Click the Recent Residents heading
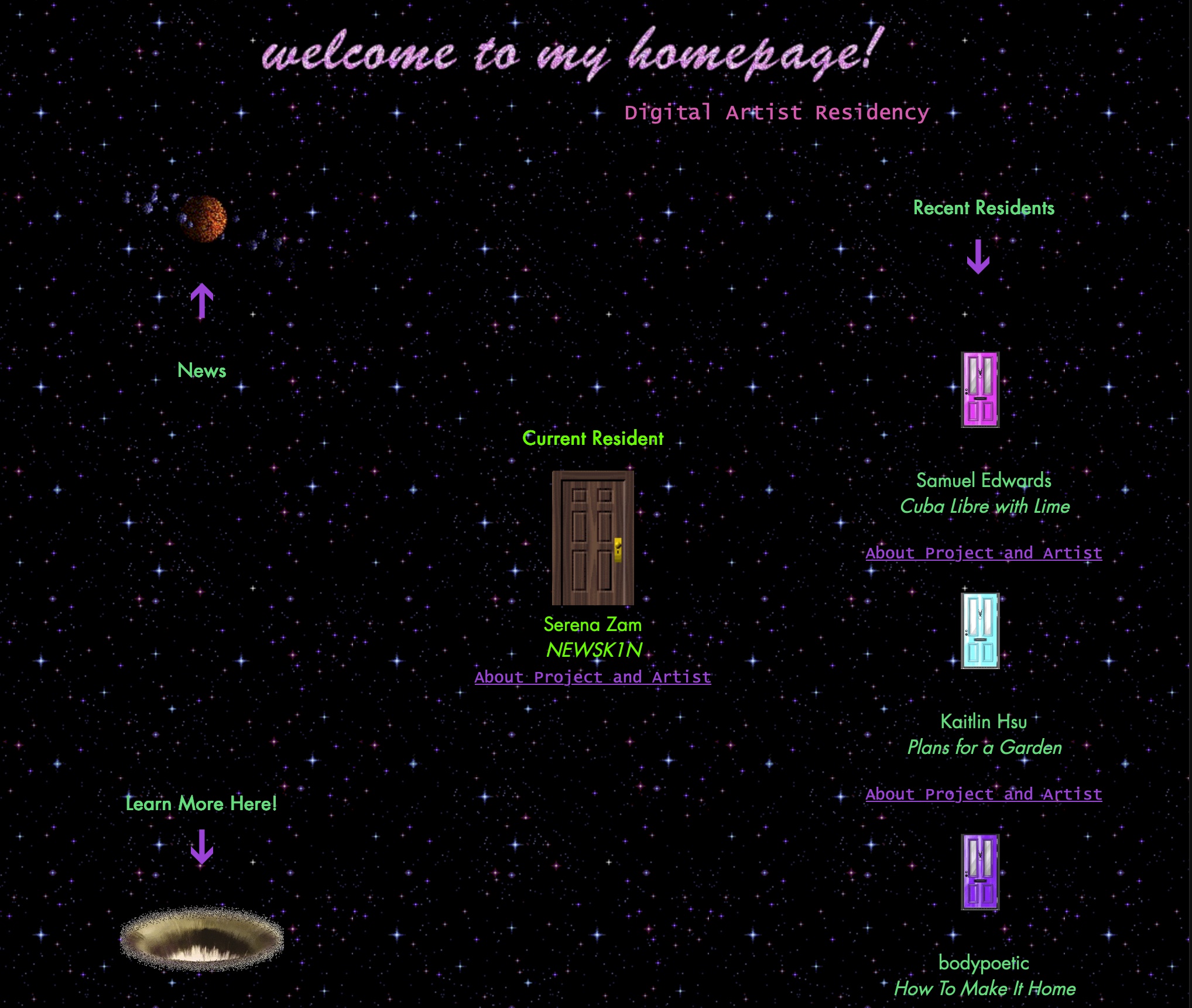Image resolution: width=1192 pixels, height=1008 pixels. [985, 208]
